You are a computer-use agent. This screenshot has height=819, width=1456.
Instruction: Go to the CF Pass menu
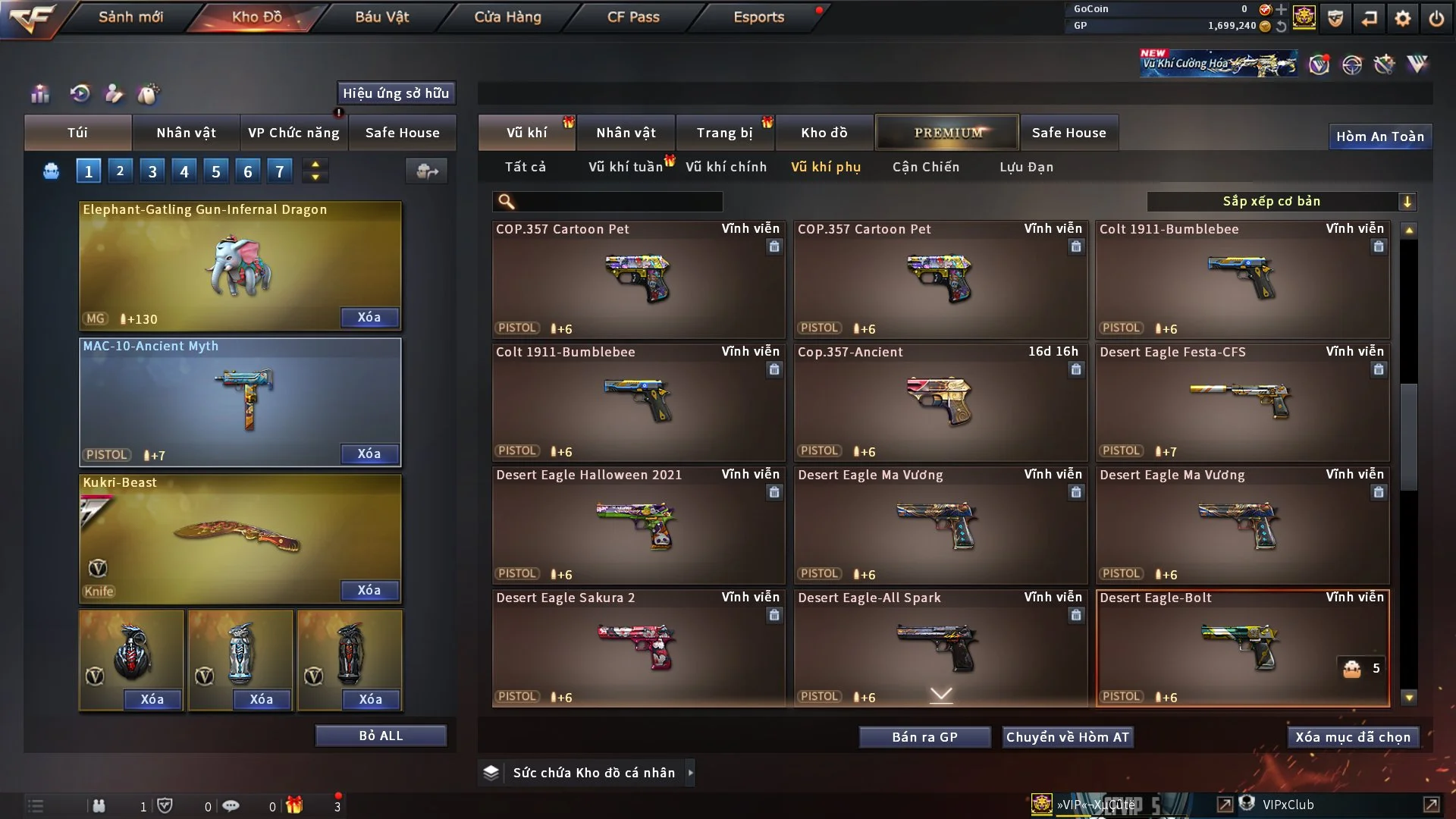[633, 17]
